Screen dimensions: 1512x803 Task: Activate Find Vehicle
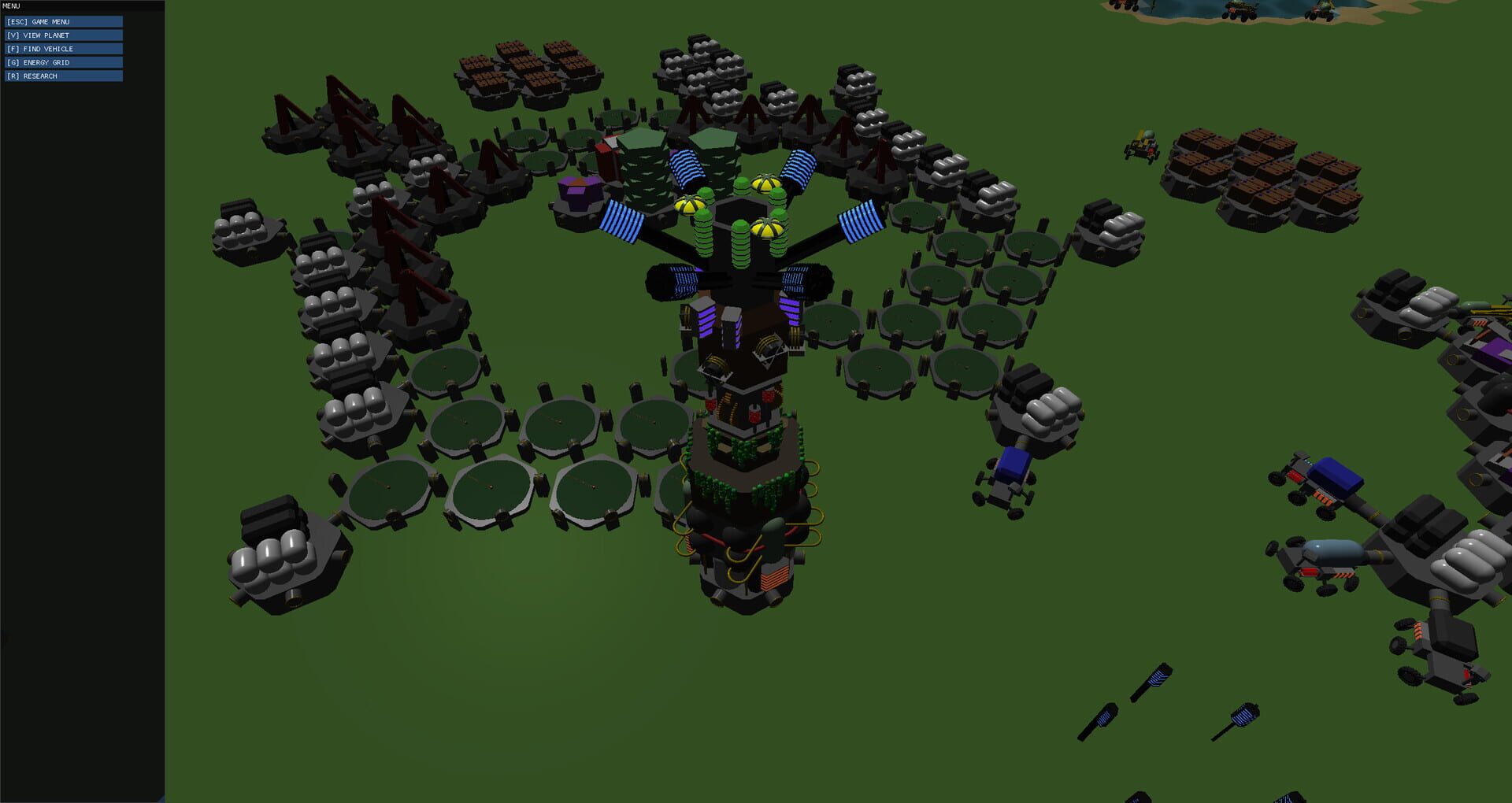coord(63,48)
